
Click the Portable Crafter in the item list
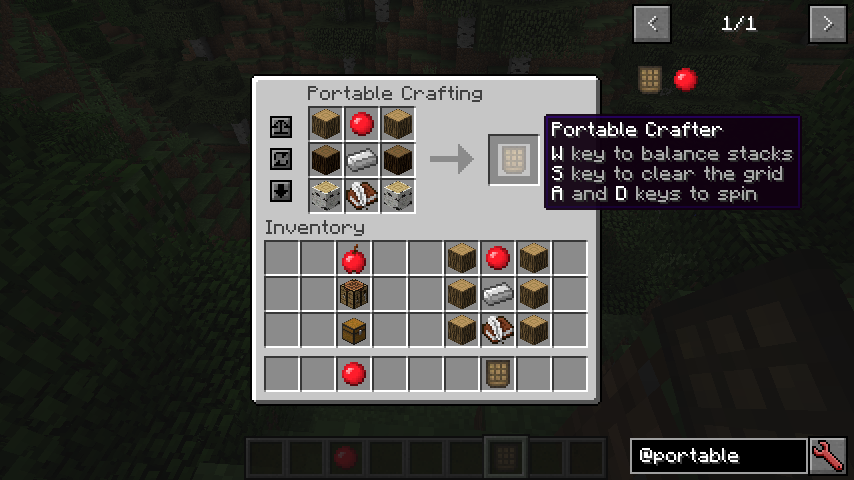click(x=651, y=78)
